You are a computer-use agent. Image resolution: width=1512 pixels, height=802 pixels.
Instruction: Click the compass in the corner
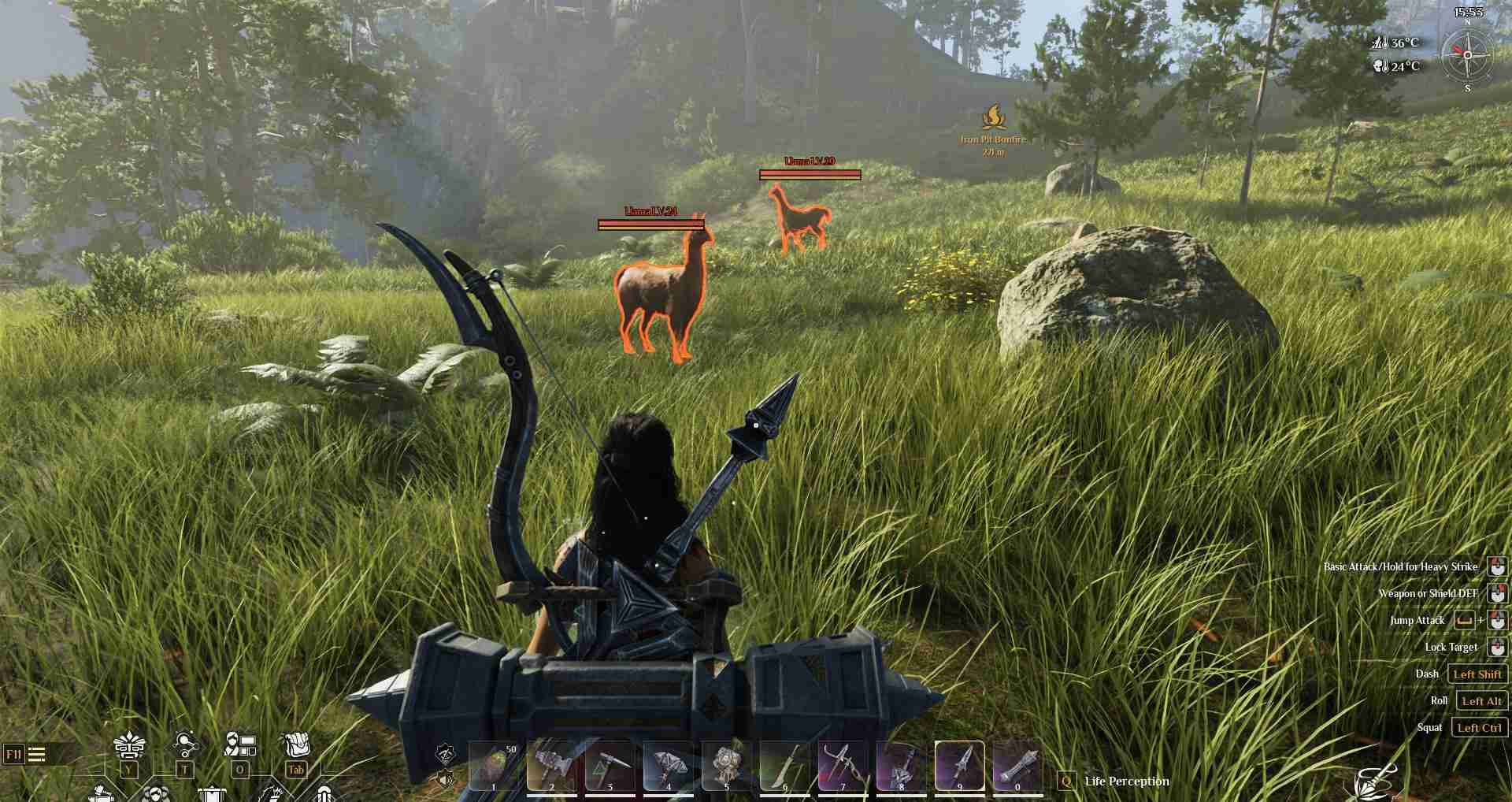pyautogui.click(x=1467, y=54)
